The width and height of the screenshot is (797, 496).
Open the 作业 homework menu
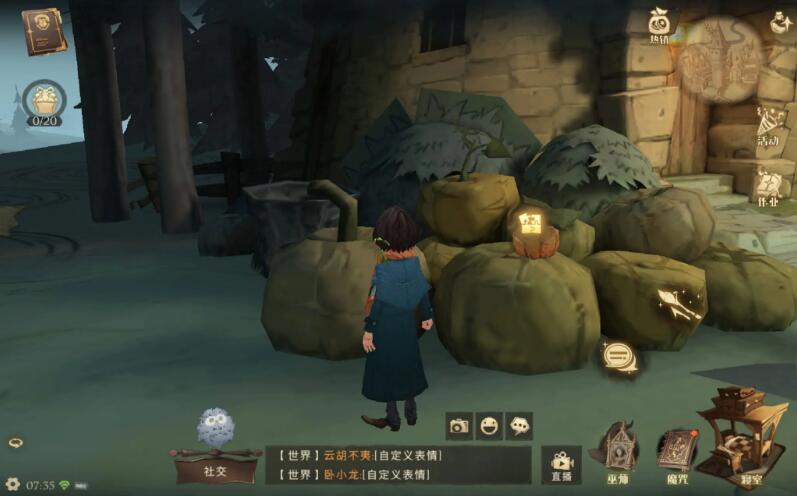click(x=769, y=186)
